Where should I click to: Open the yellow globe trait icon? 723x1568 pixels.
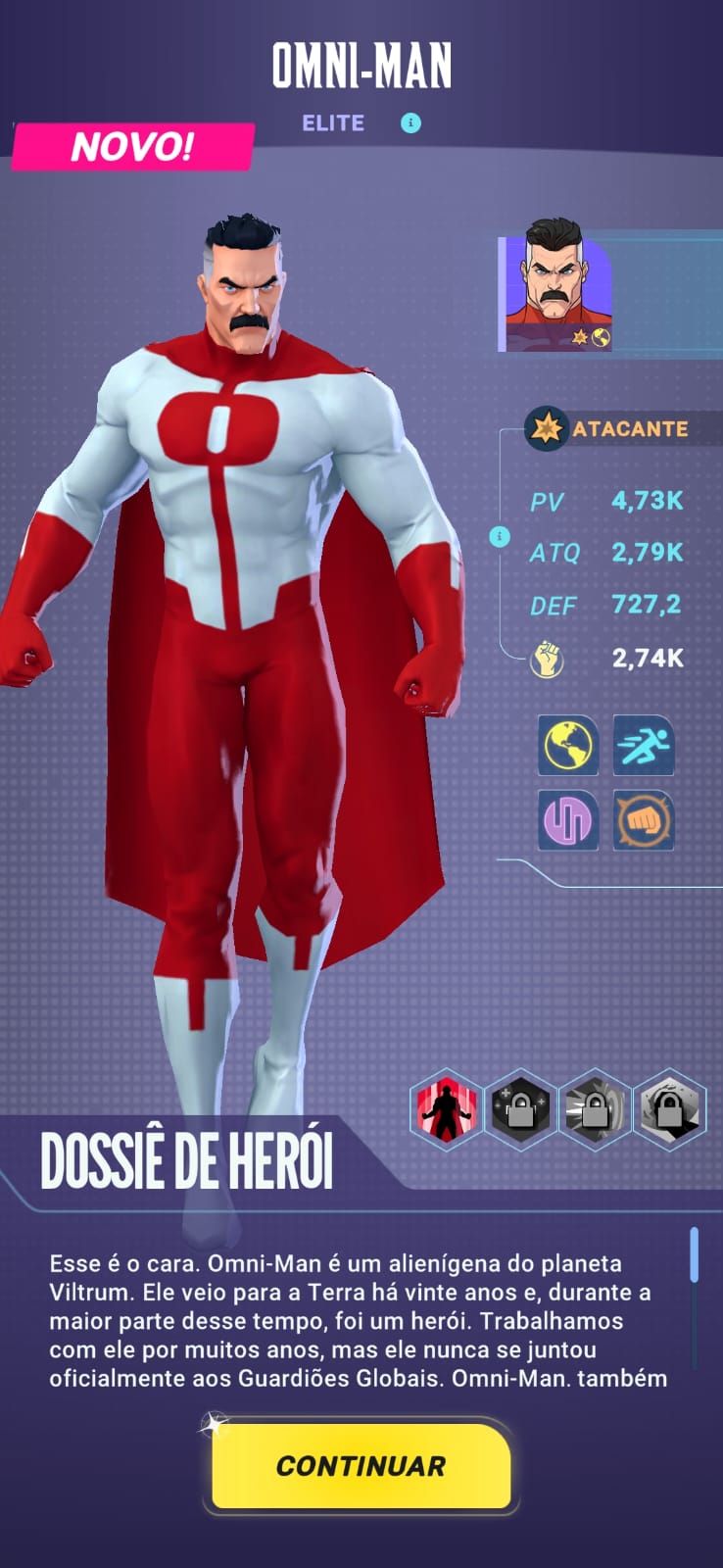[x=568, y=746]
